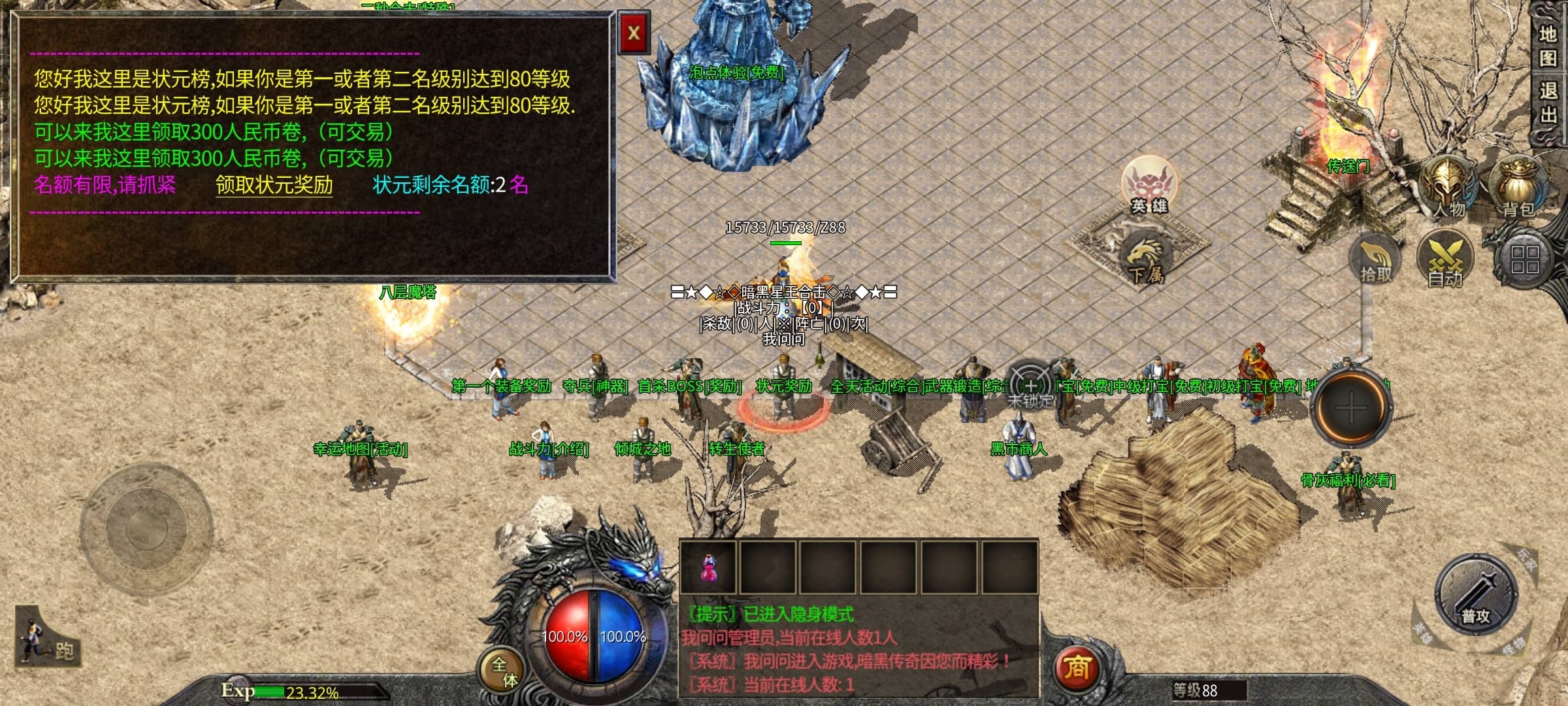Screen dimensions: 1568x706
Task: Close the 状元榜 dialogue panel
Action: pyautogui.click(x=633, y=33)
